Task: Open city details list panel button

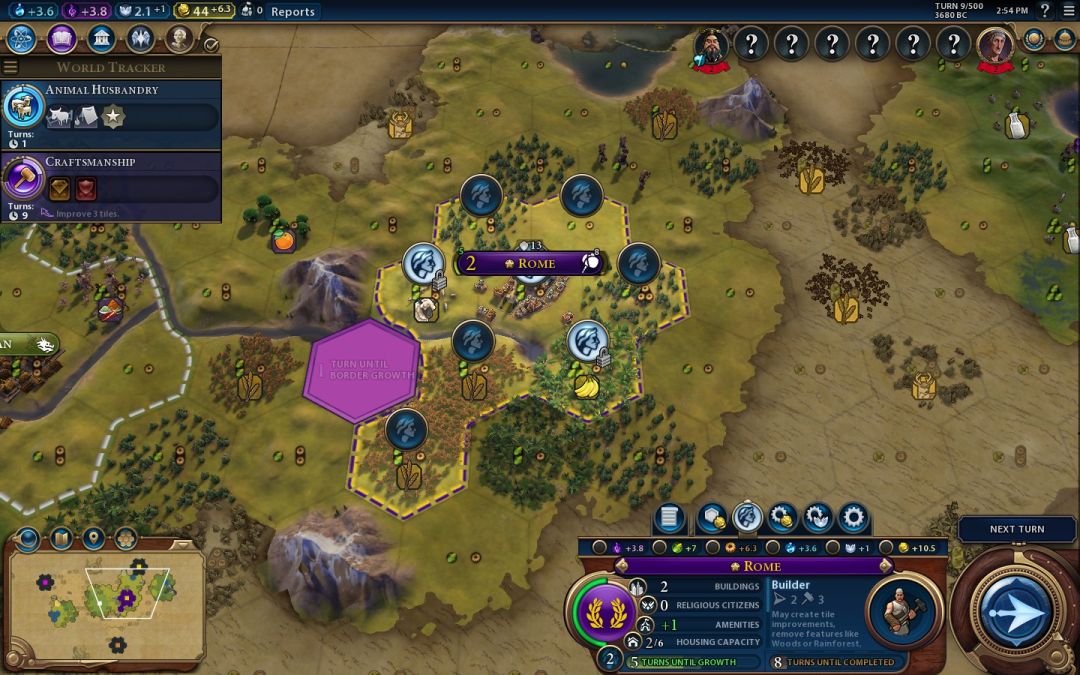Action: (669, 518)
